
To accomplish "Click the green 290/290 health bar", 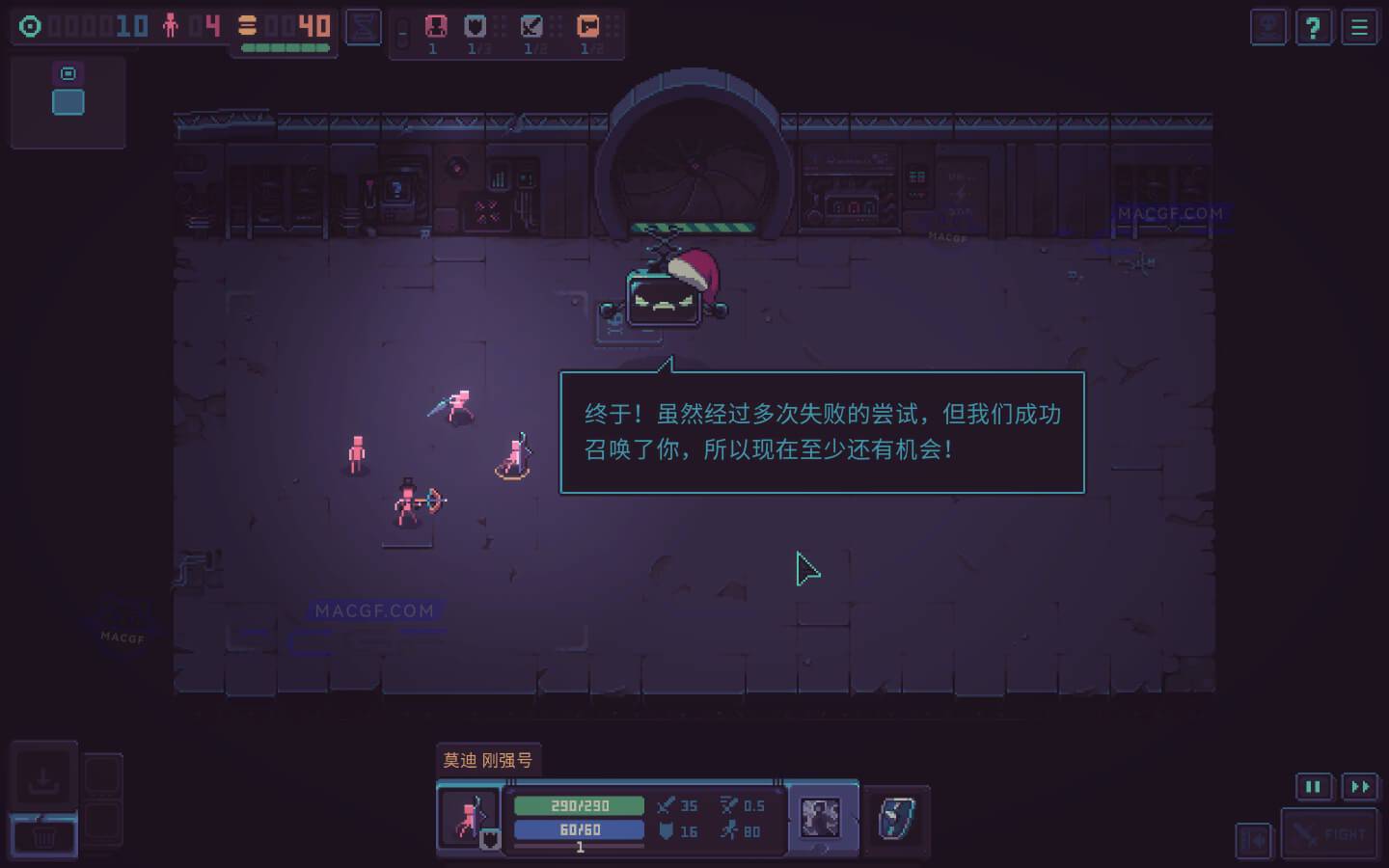I will coord(579,805).
